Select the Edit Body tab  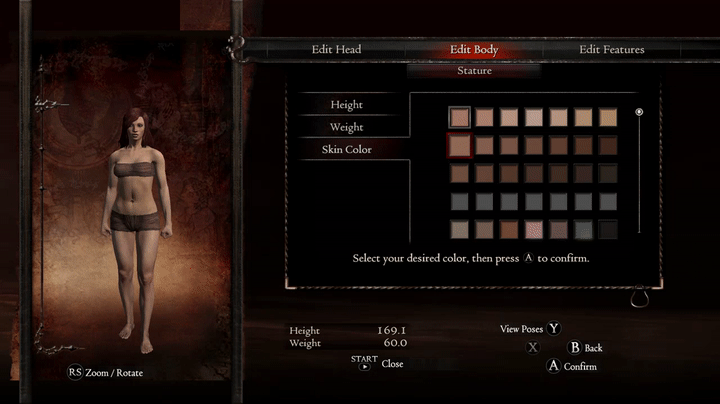tap(474, 49)
